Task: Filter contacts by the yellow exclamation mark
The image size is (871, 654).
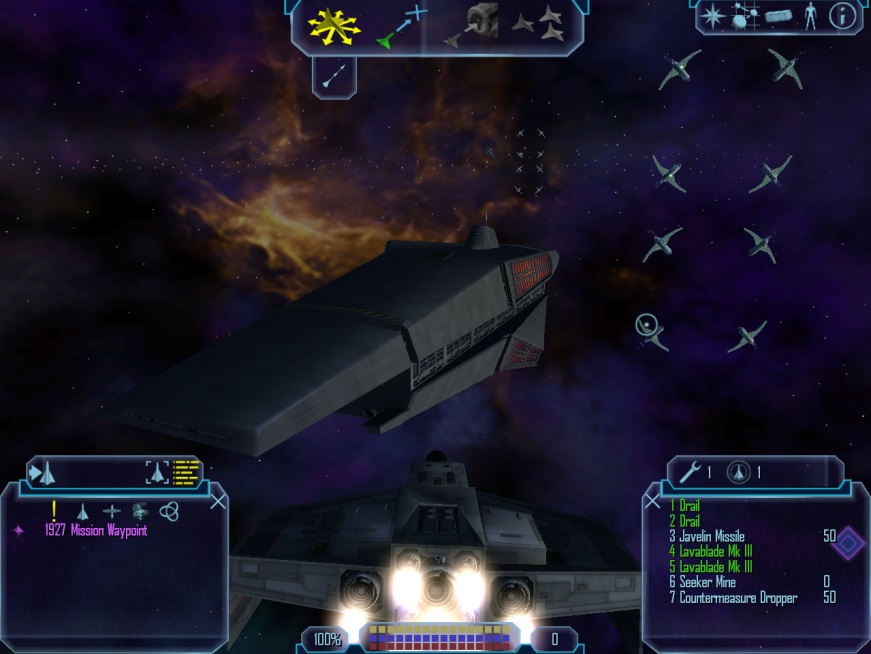Action: pos(53,510)
